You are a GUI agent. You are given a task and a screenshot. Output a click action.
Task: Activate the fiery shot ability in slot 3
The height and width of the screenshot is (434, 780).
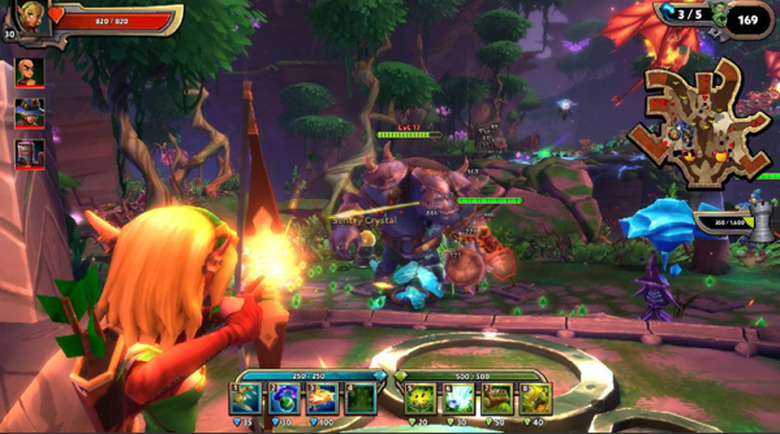point(322,399)
